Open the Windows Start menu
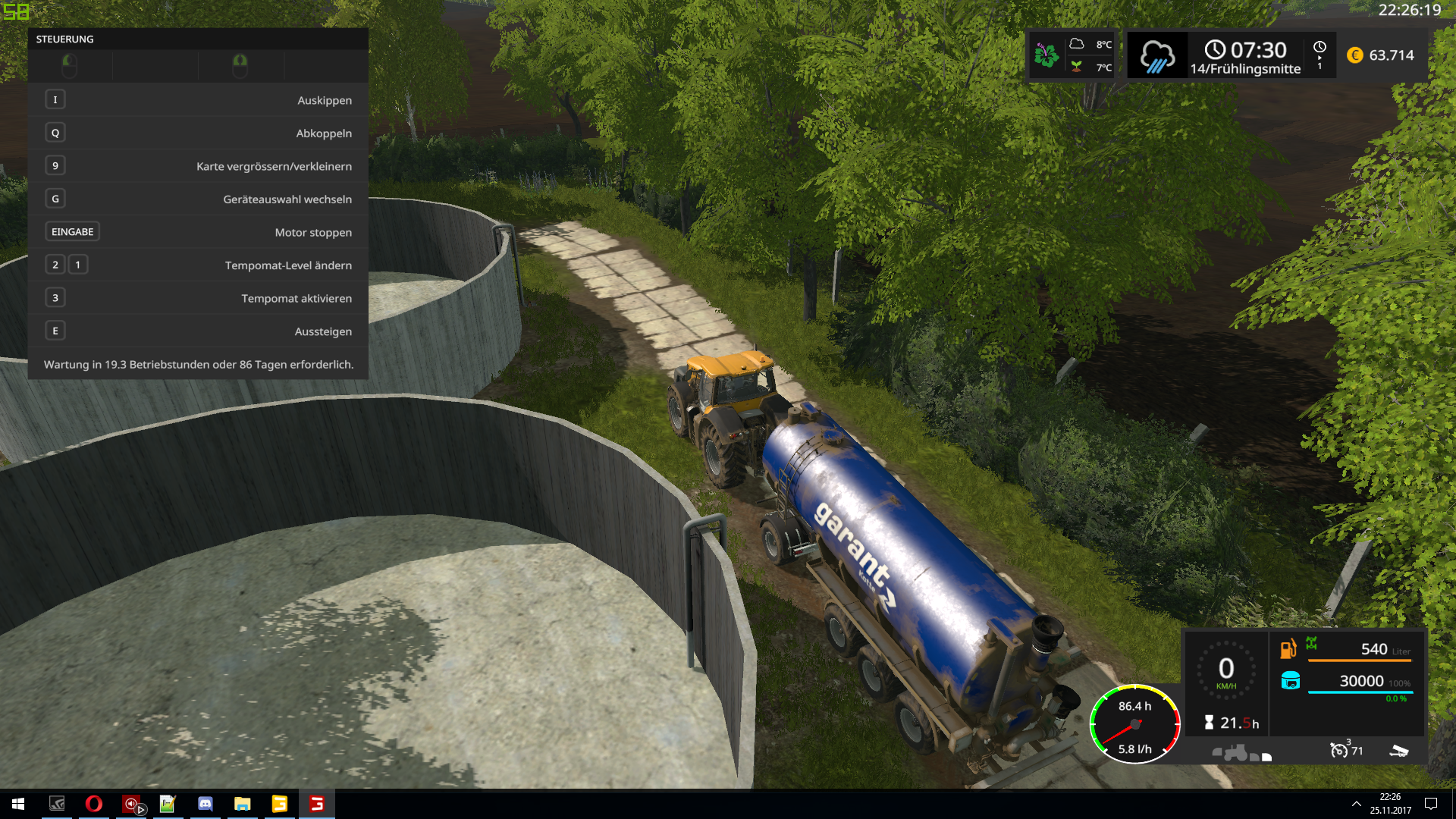1456x819 pixels. click(18, 804)
